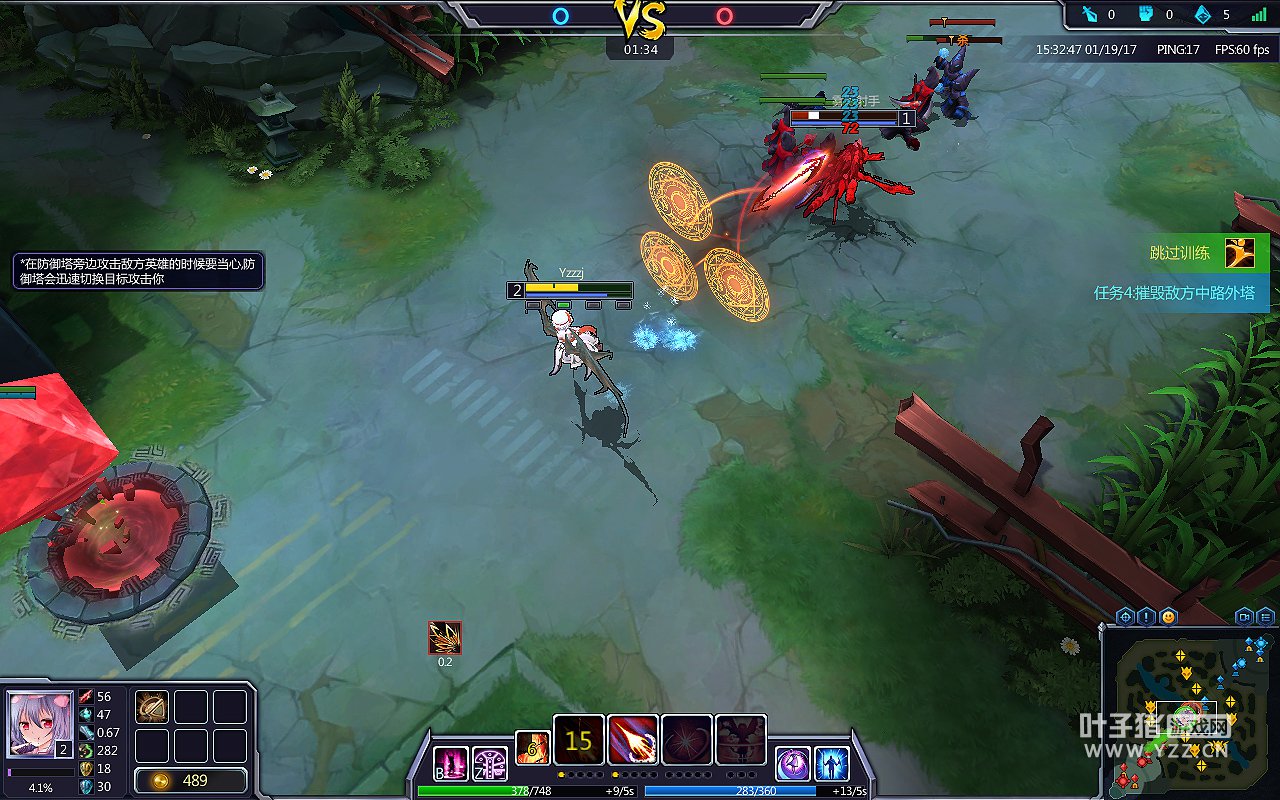Click the minimap
This screenshot has width=1280, height=800.
[1191, 712]
